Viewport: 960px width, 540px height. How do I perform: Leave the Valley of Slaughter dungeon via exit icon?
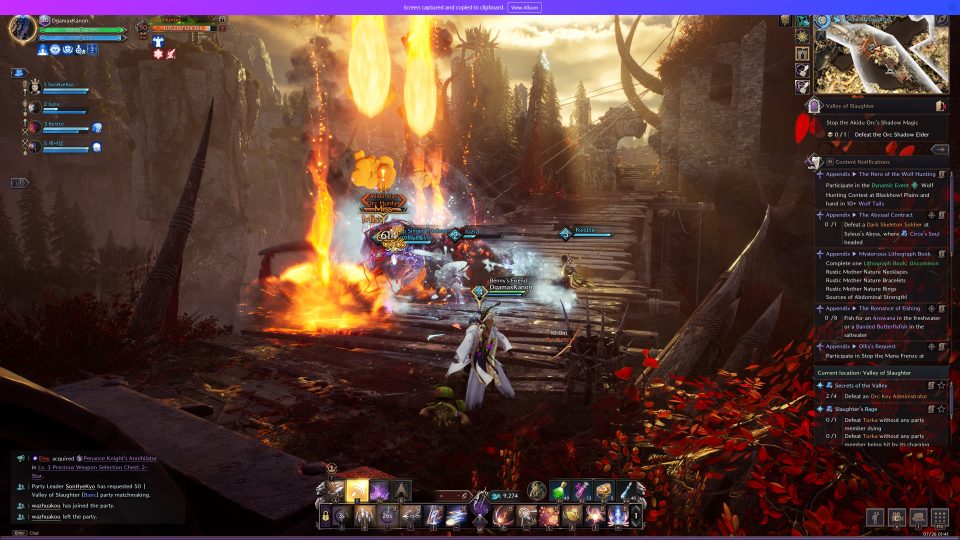(940, 105)
